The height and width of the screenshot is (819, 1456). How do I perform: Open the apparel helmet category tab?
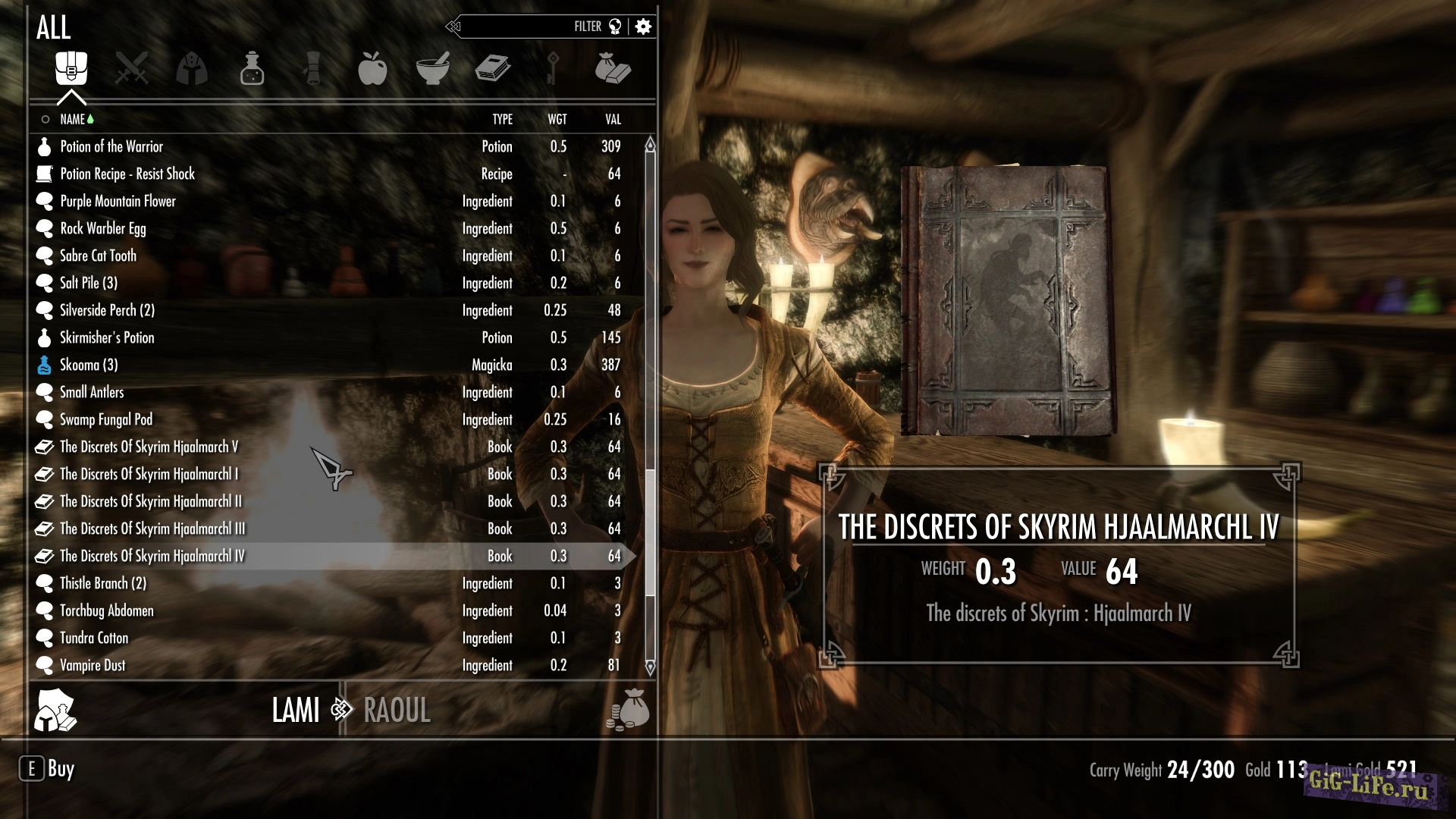point(191,69)
